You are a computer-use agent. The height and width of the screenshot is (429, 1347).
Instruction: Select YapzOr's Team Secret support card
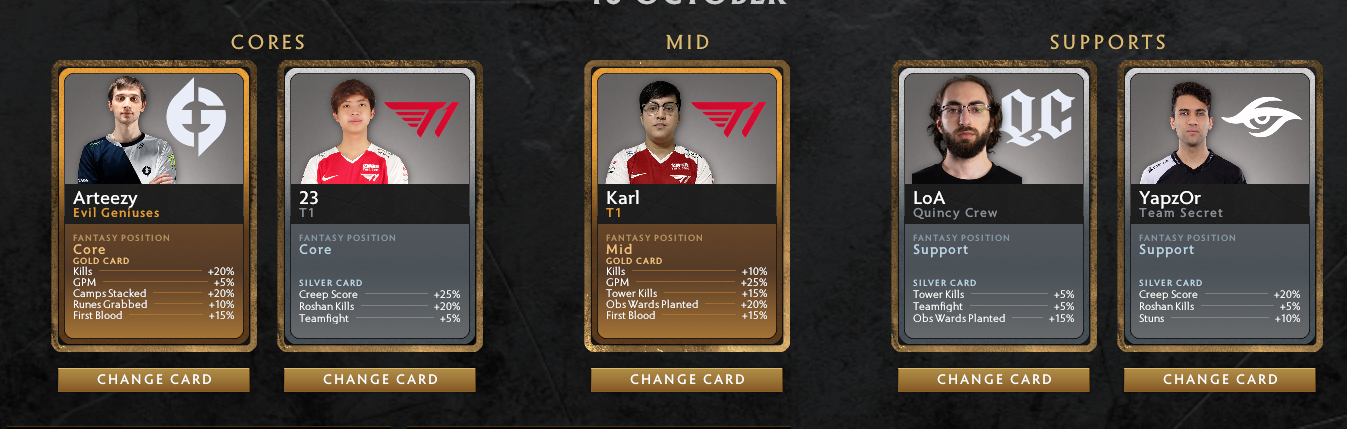pyautogui.click(x=1219, y=206)
